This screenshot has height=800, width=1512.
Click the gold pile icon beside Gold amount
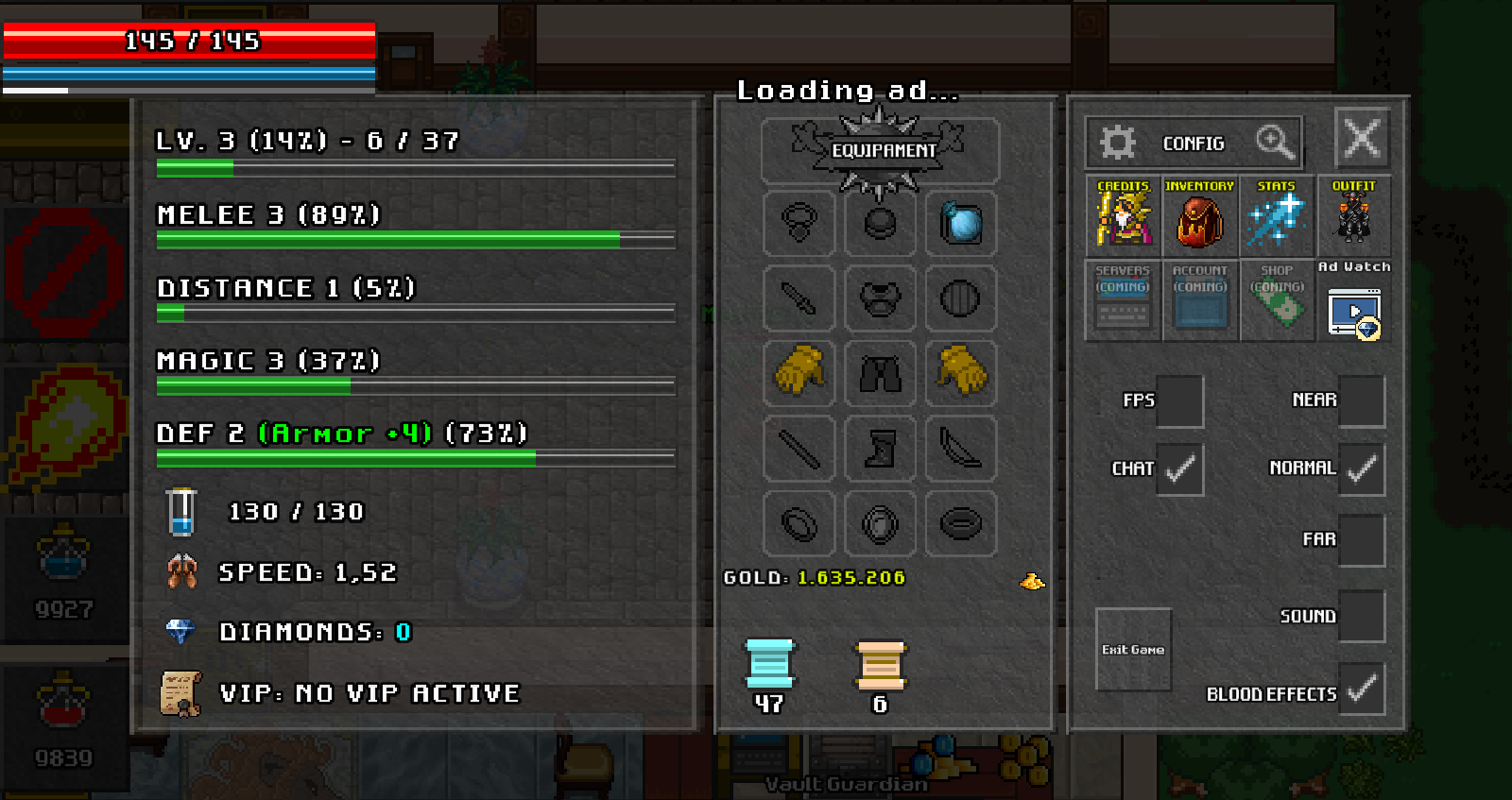click(1032, 581)
